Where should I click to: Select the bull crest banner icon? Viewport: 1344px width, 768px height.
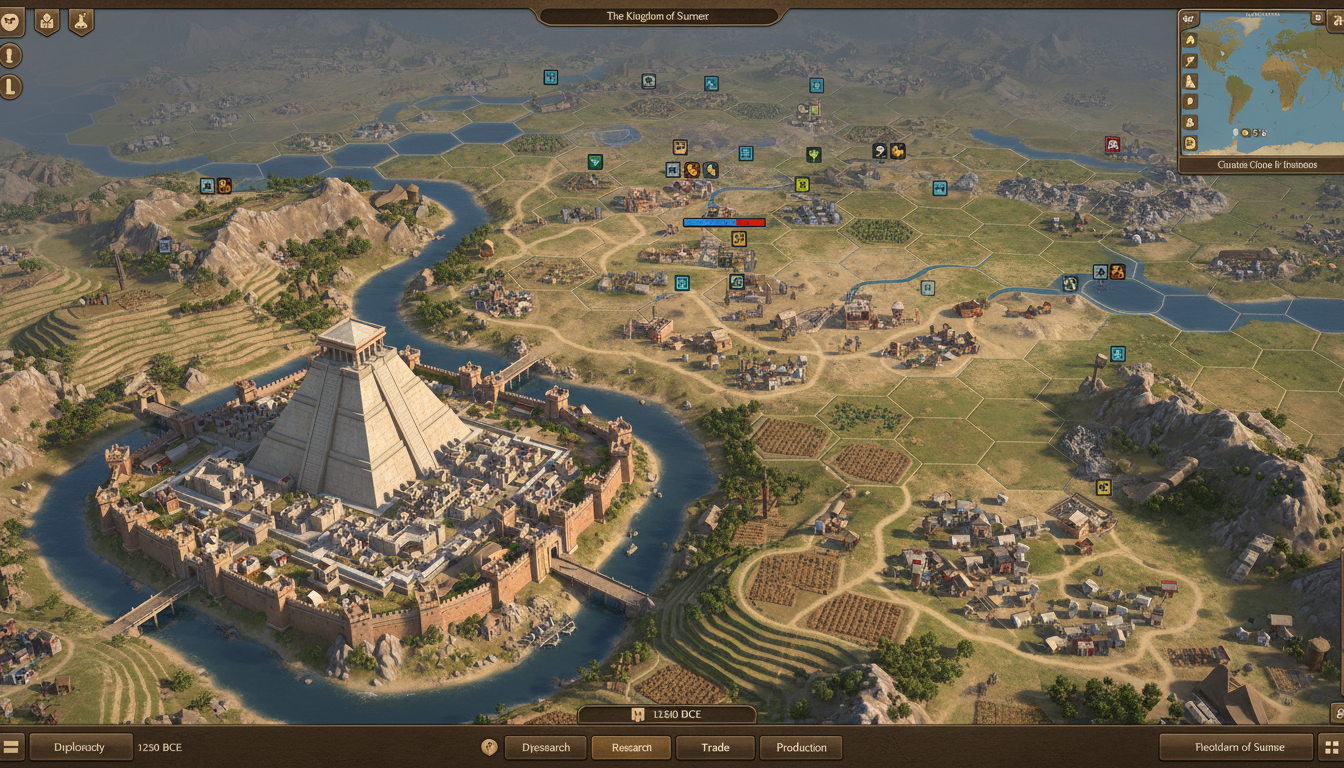click(x=10, y=20)
